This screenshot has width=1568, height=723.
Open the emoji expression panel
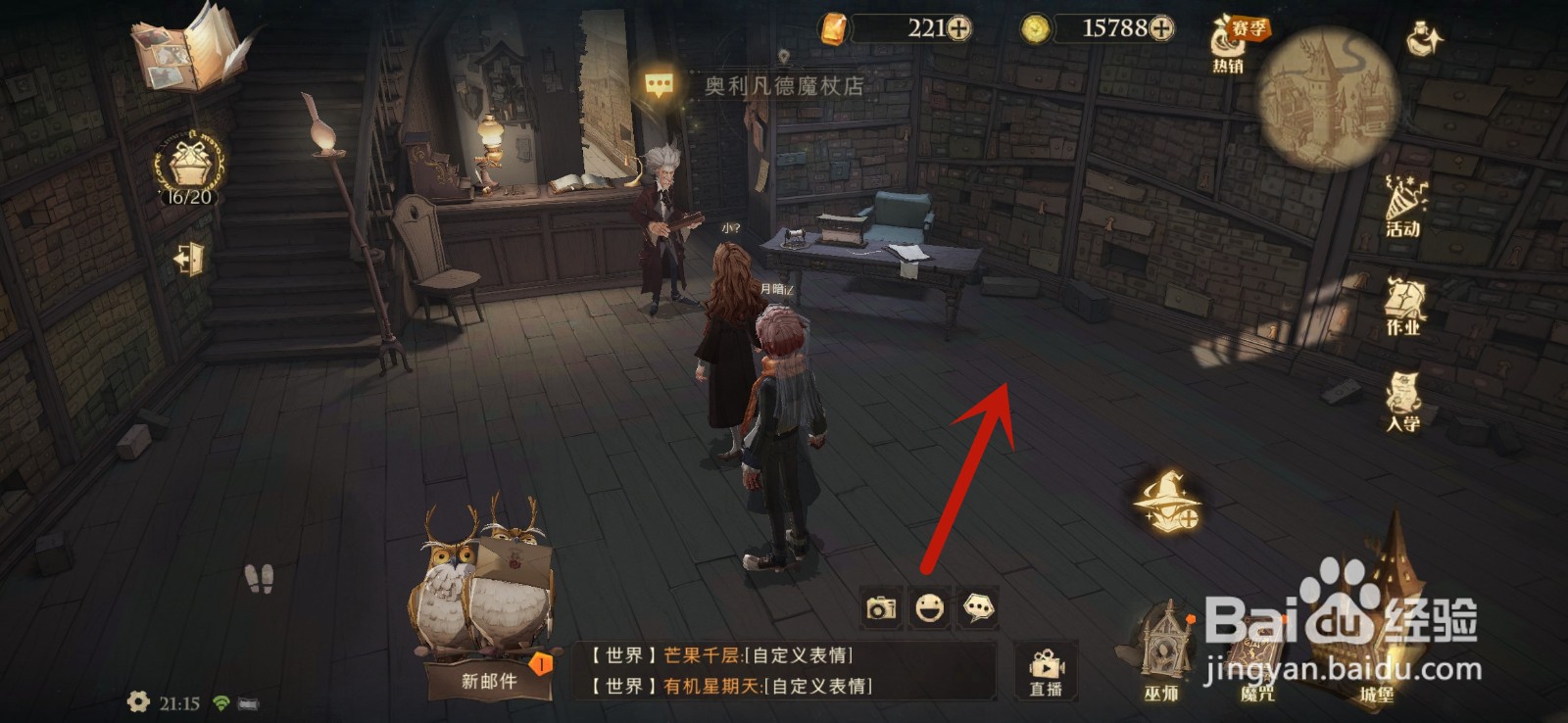929,607
